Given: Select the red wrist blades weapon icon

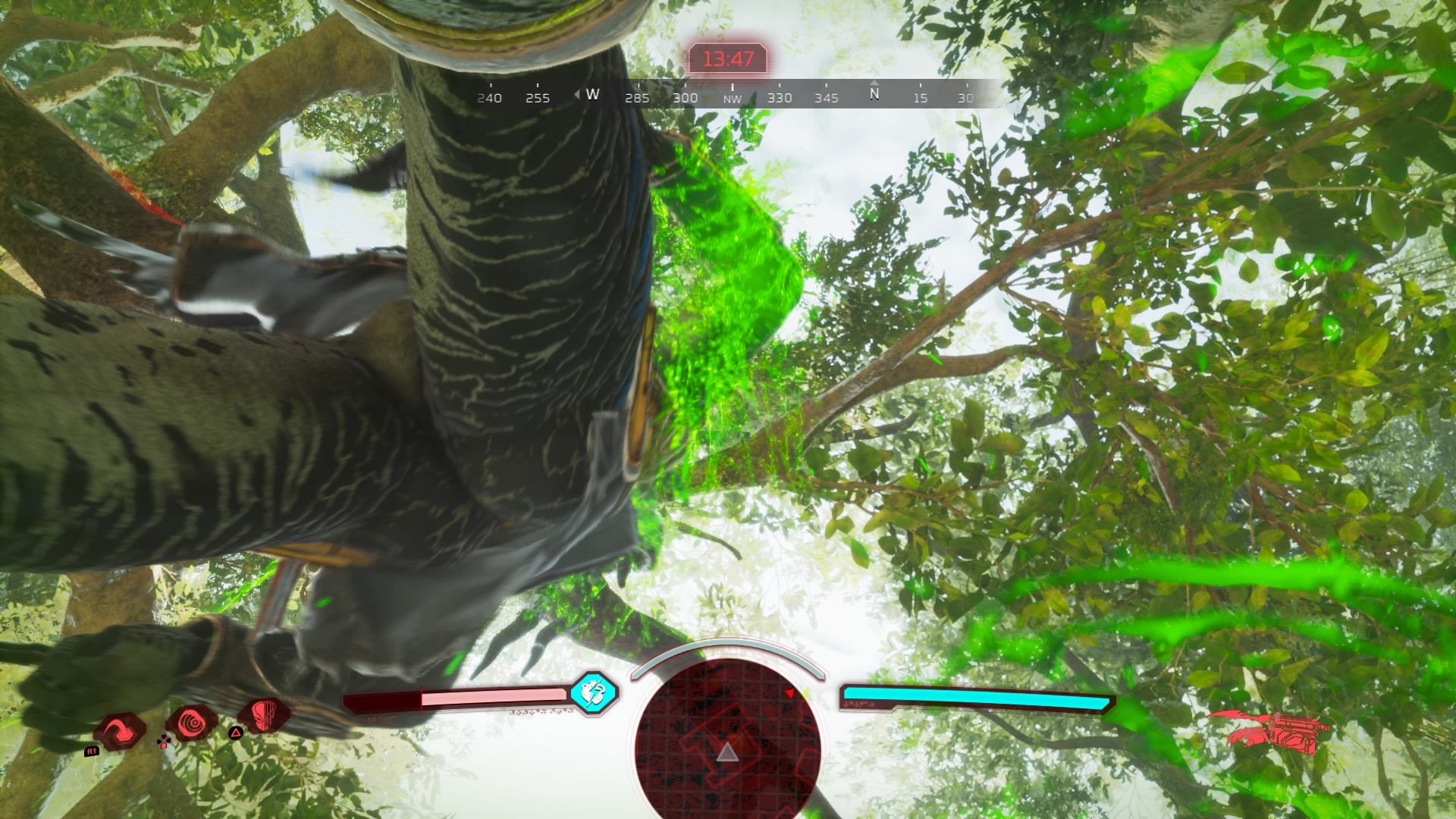Looking at the screenshot, I should [1268, 732].
